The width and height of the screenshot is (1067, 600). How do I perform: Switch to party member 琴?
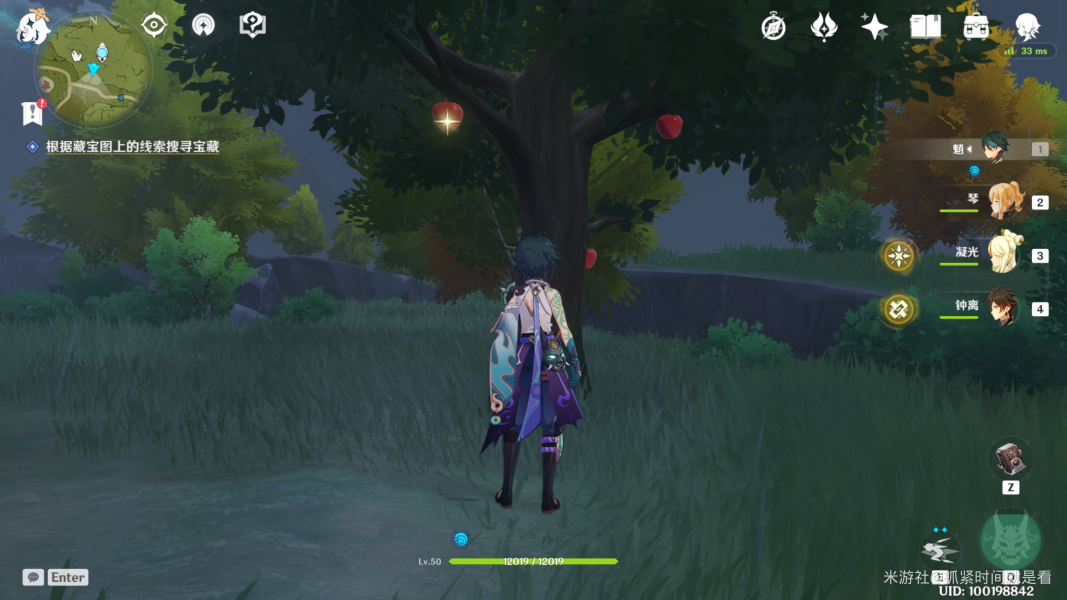pyautogui.click(x=1003, y=201)
